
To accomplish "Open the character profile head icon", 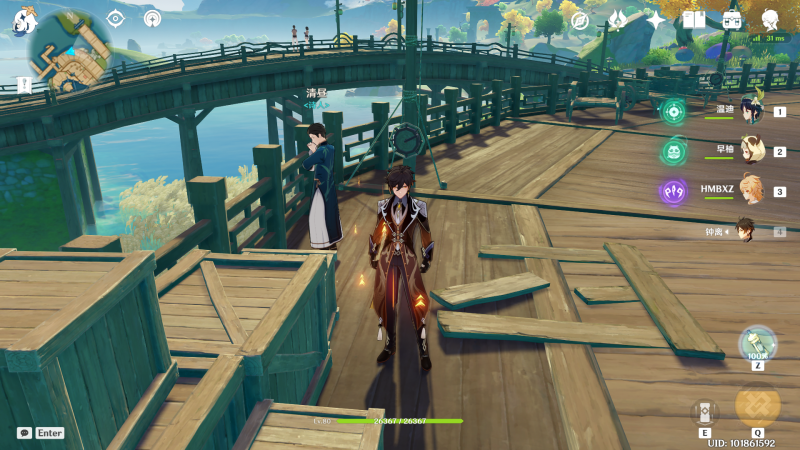I will click(771, 20).
